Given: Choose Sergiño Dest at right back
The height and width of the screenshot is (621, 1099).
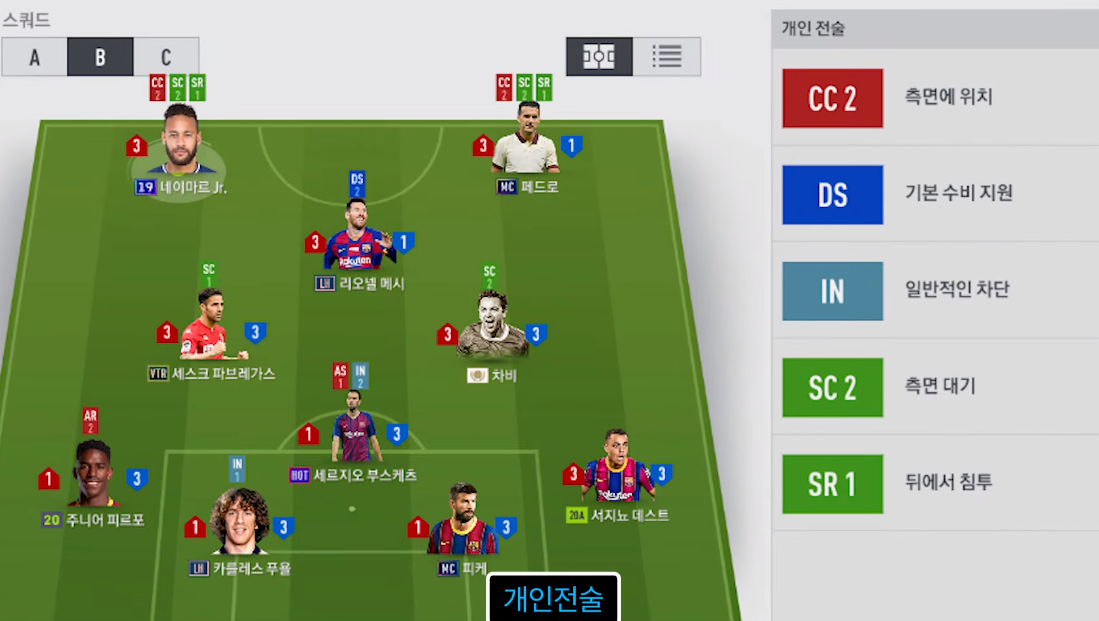Looking at the screenshot, I should [x=617, y=472].
